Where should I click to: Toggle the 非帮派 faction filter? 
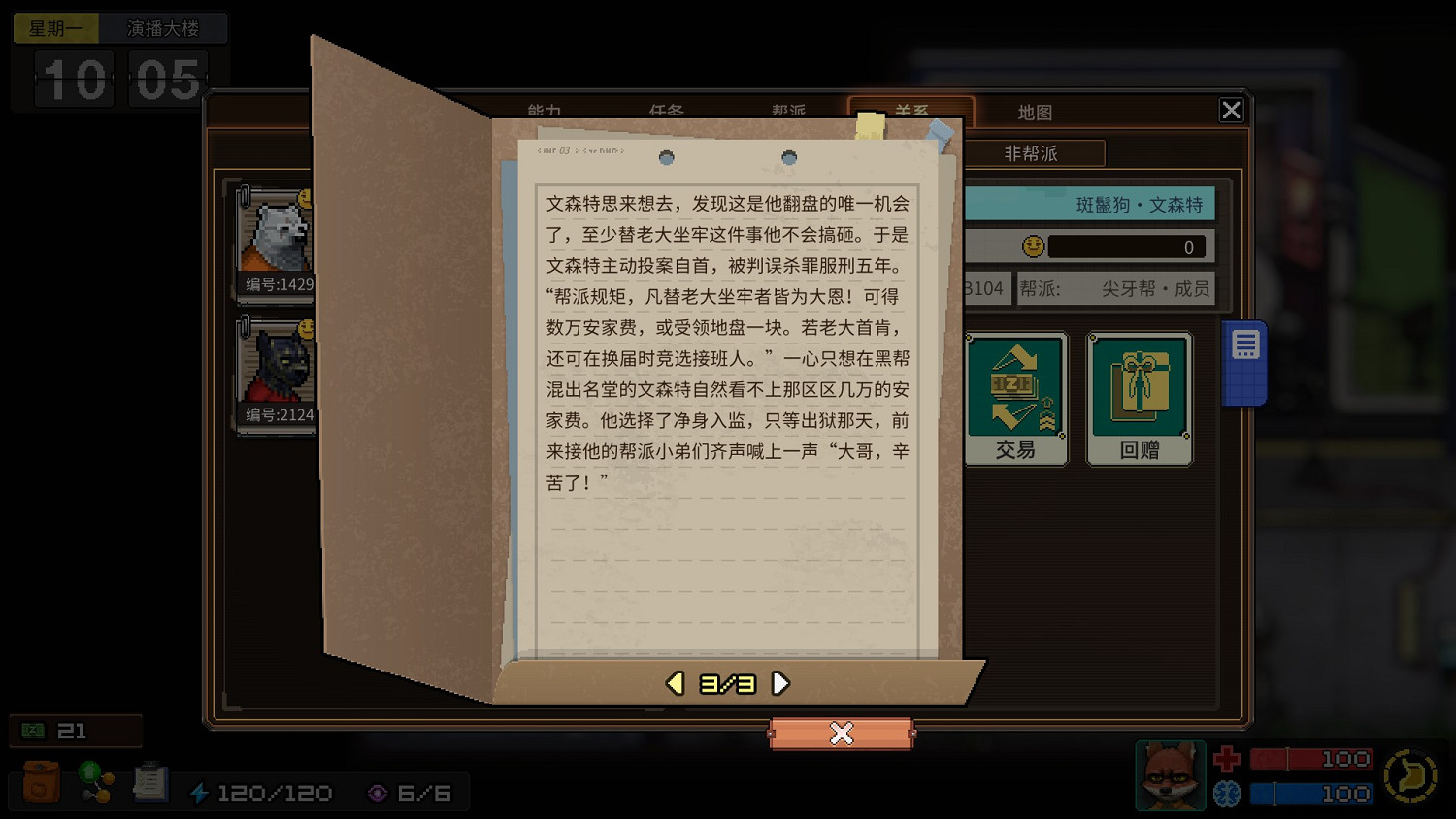(x=1029, y=153)
